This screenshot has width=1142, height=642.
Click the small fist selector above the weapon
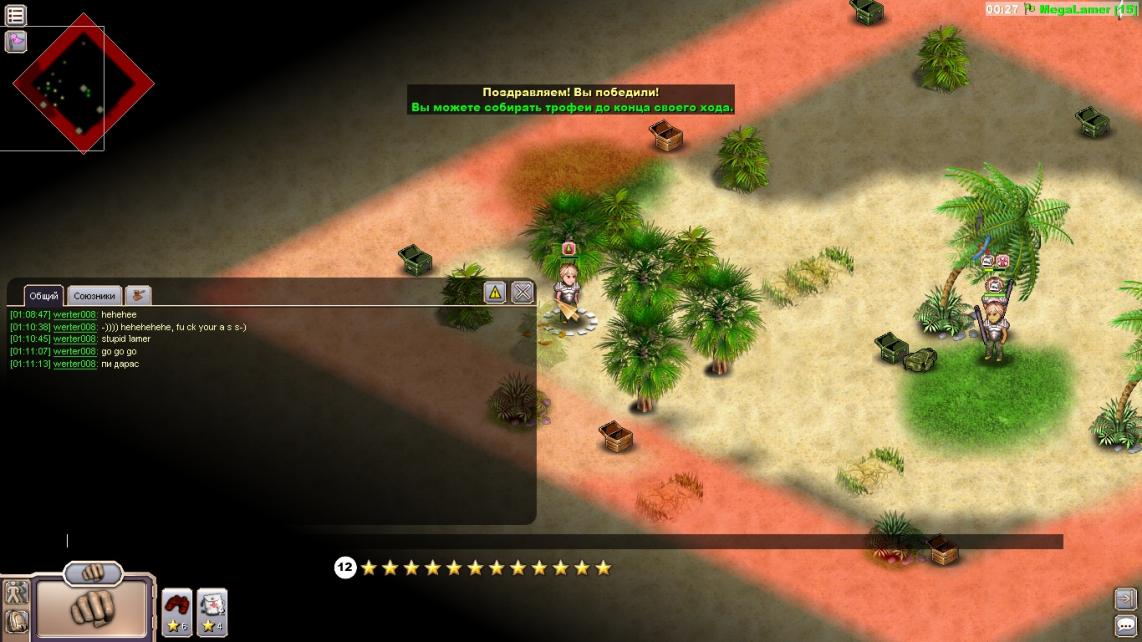tap(93, 573)
